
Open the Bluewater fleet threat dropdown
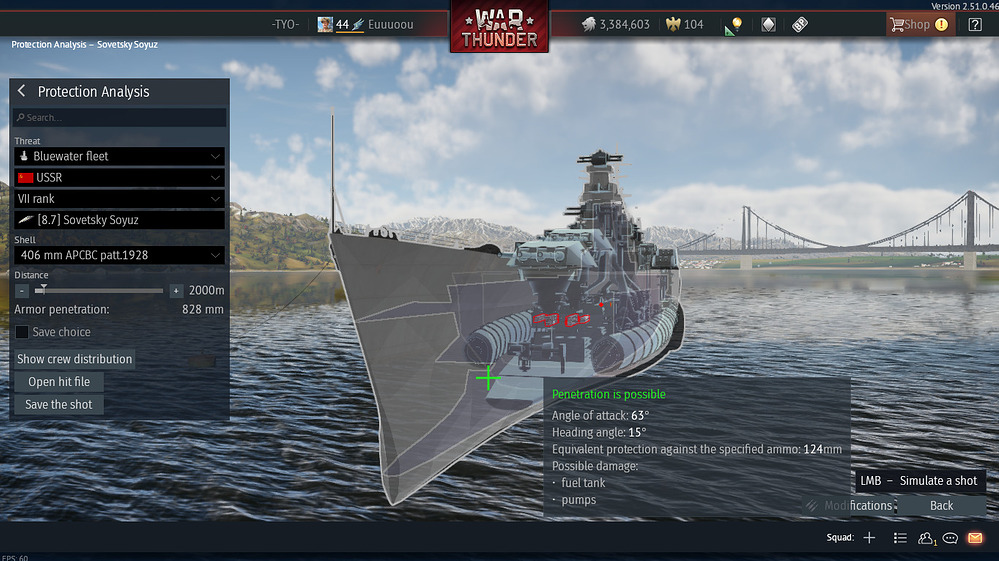[119, 156]
